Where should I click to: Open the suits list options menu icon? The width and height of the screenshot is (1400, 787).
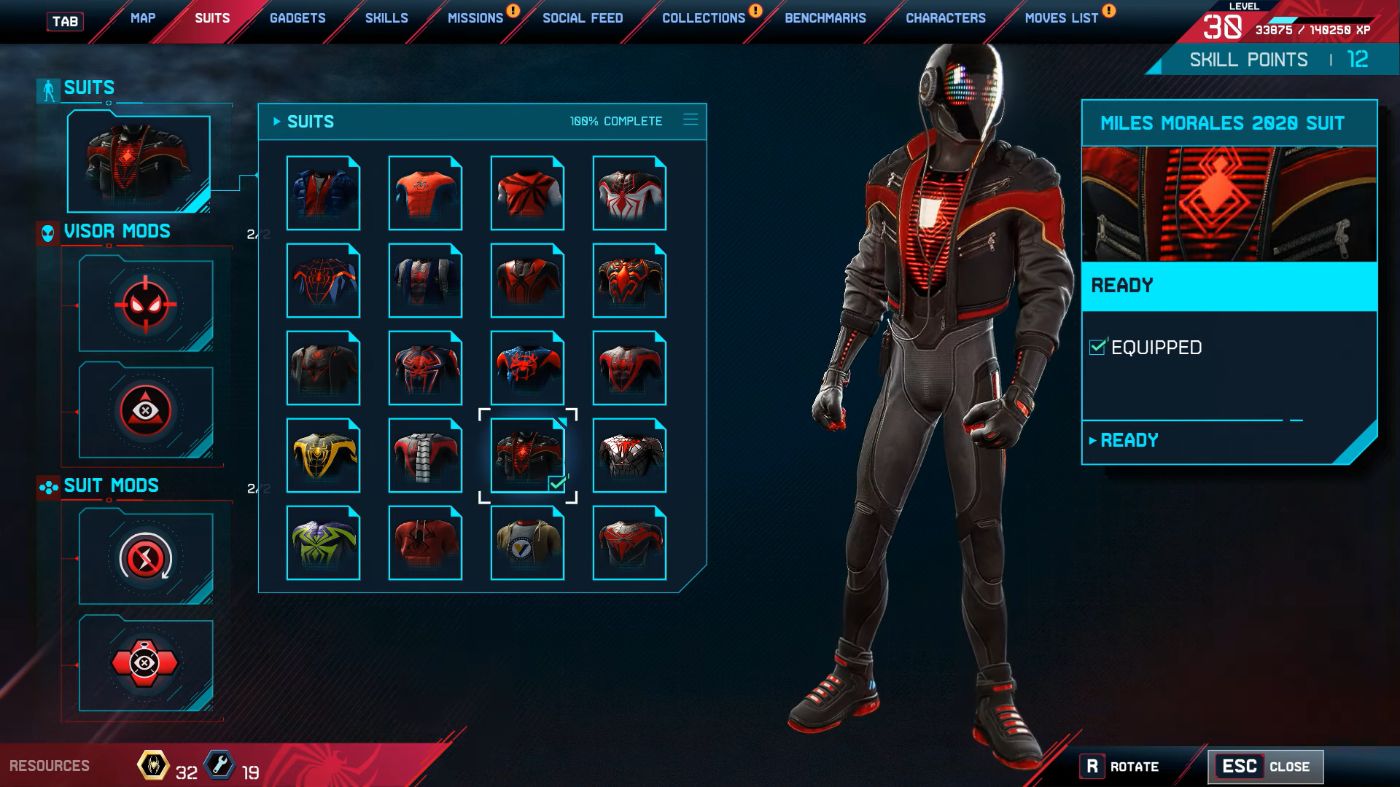(x=690, y=120)
